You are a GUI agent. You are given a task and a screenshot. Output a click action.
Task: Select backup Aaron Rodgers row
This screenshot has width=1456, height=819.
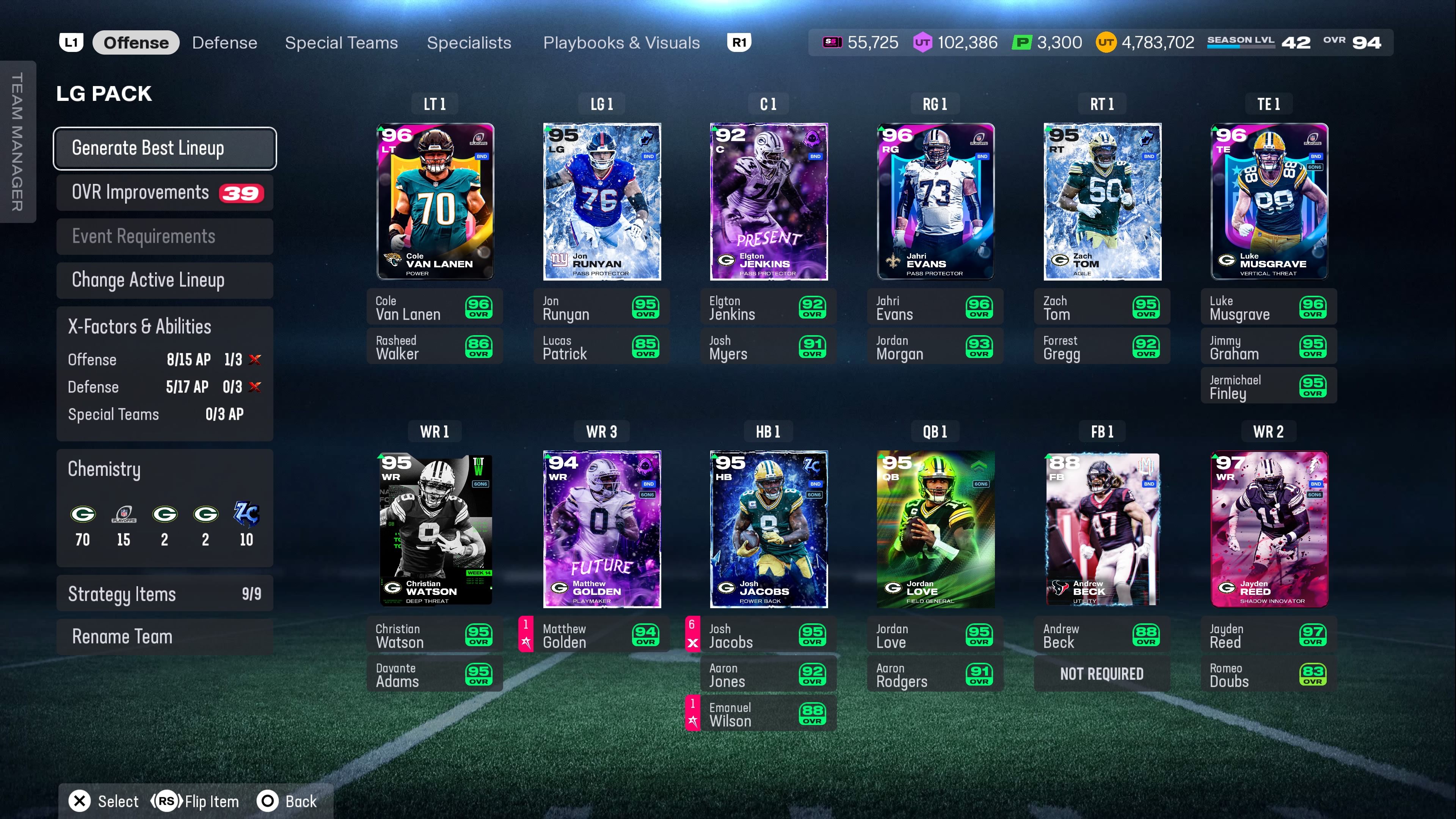point(935,674)
